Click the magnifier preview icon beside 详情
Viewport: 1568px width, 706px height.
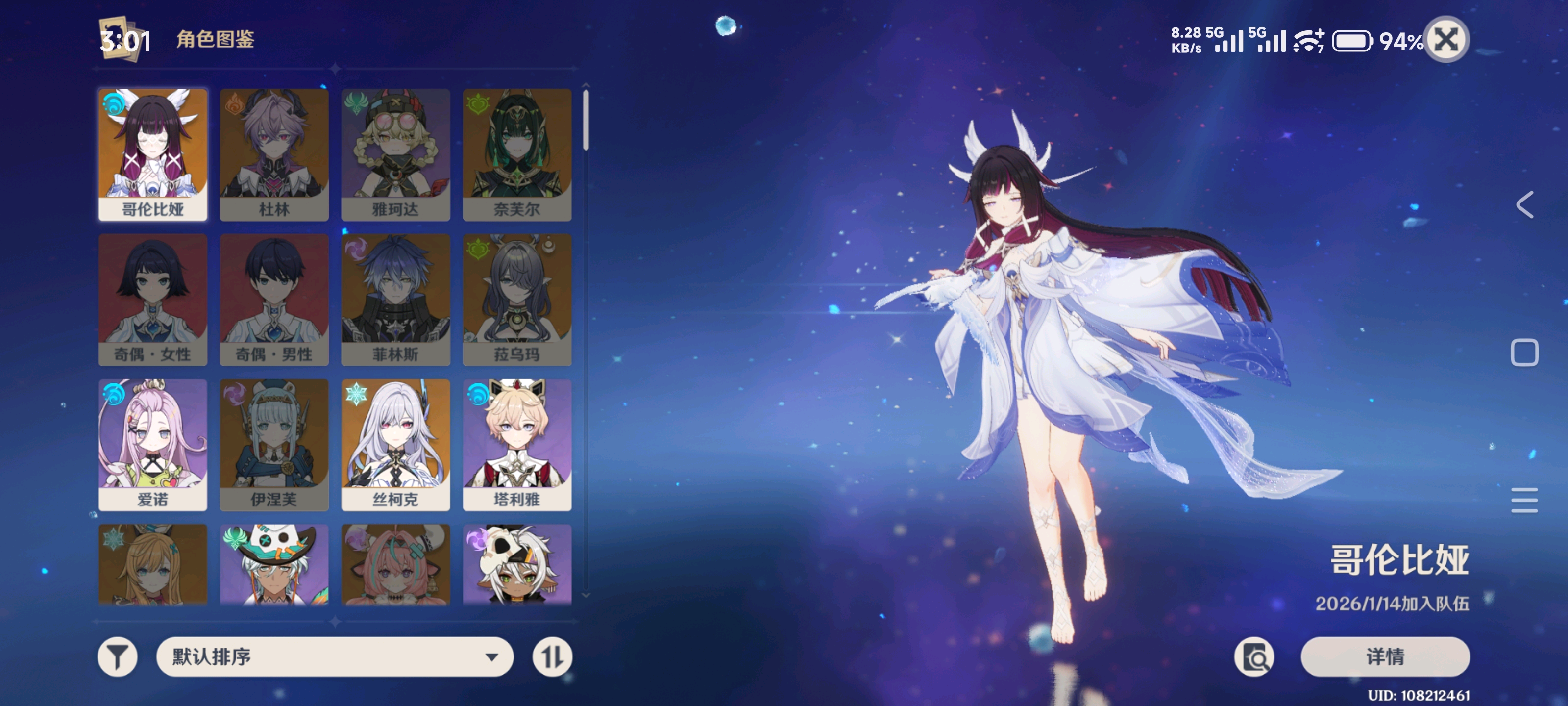(x=1254, y=656)
